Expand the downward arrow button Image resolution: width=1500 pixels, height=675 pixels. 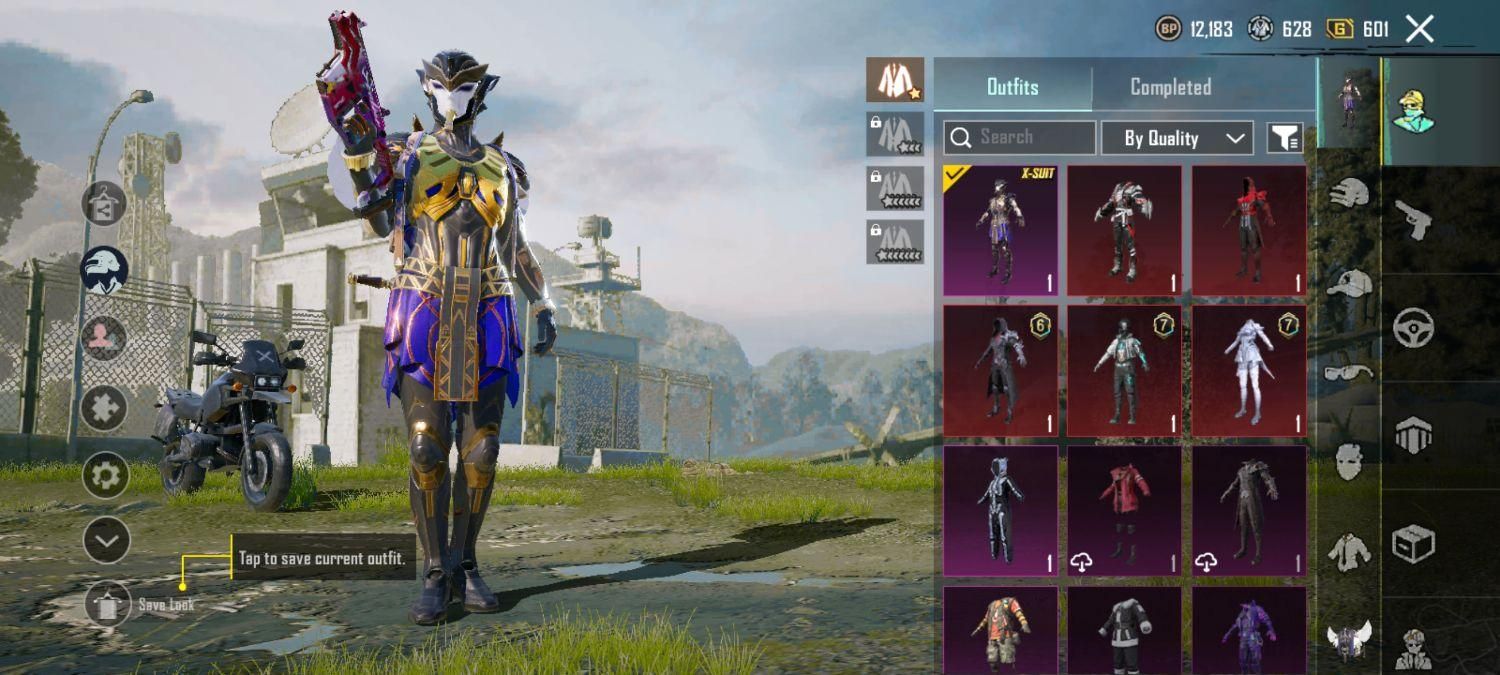105,542
